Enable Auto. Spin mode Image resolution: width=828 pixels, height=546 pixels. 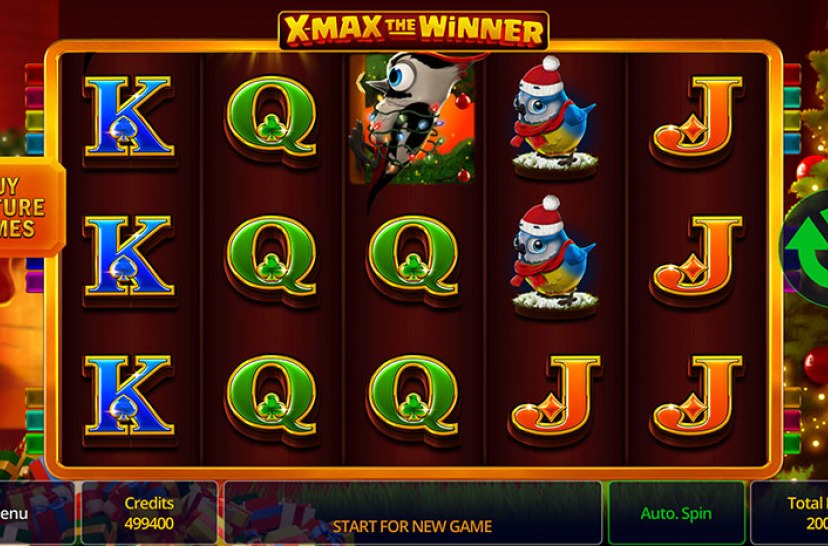point(676,513)
